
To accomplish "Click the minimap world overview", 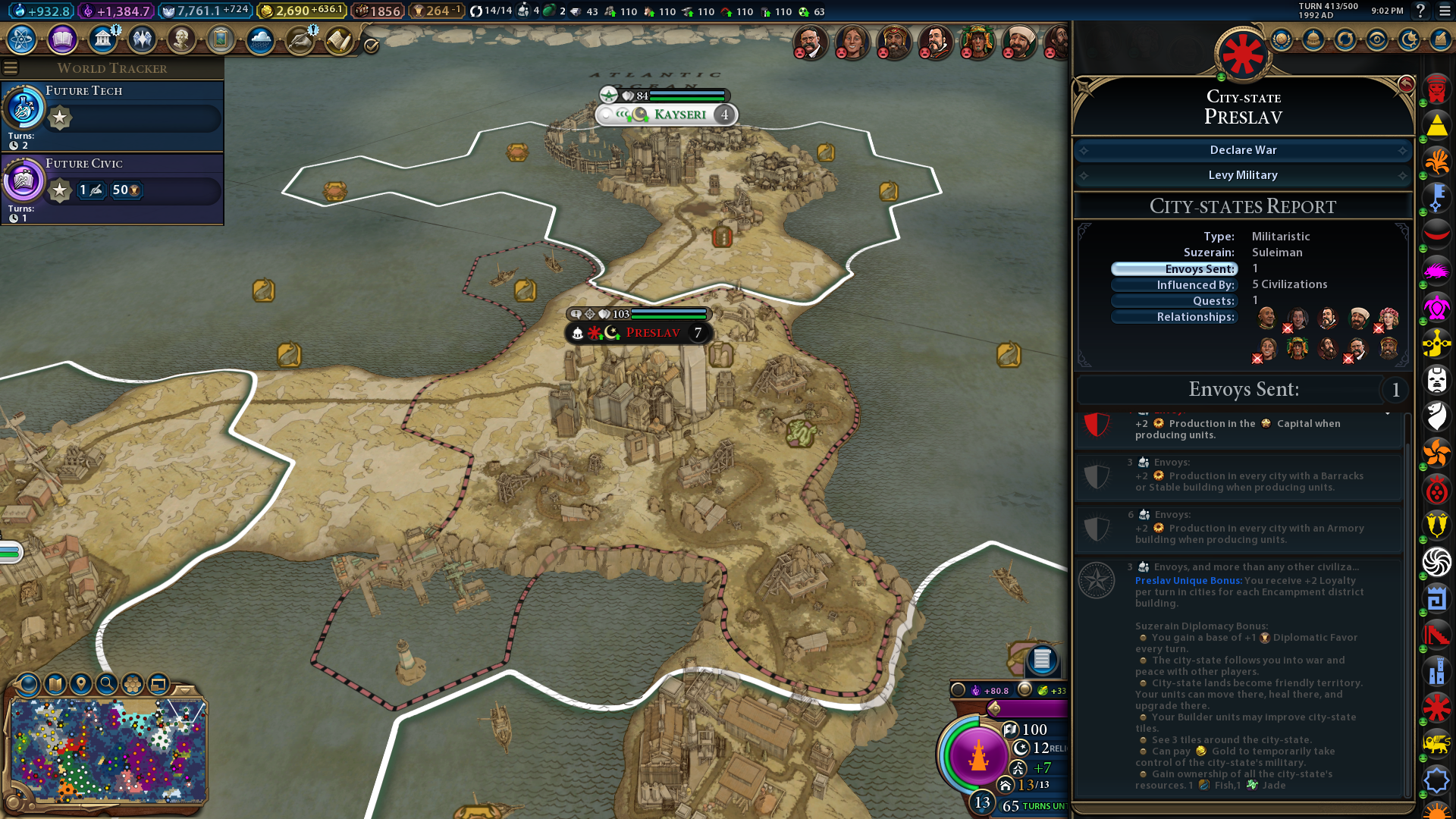I will point(108,751).
